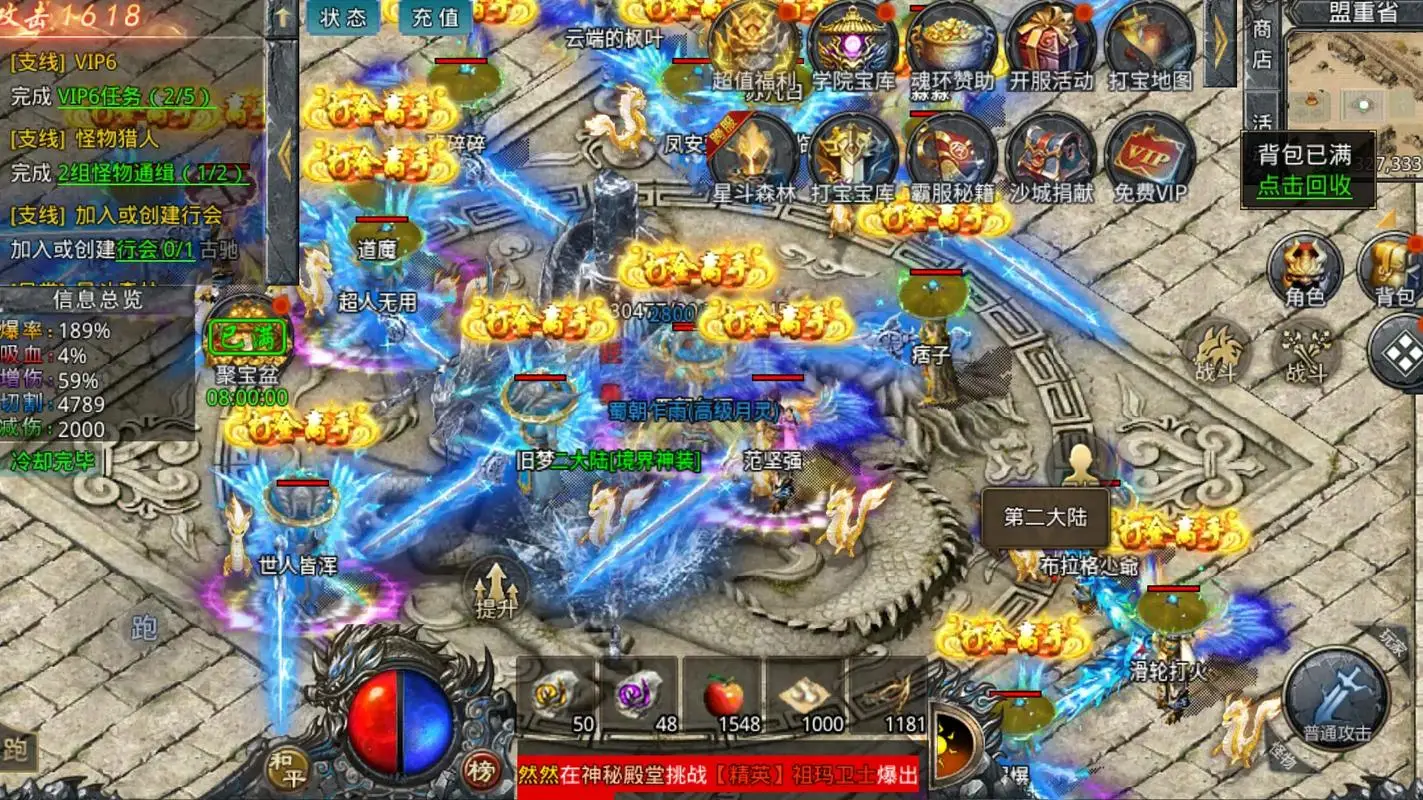Screen dimensions: 1423x800
Task: Follow the VIP6任务 quest link
Action: tap(134, 97)
